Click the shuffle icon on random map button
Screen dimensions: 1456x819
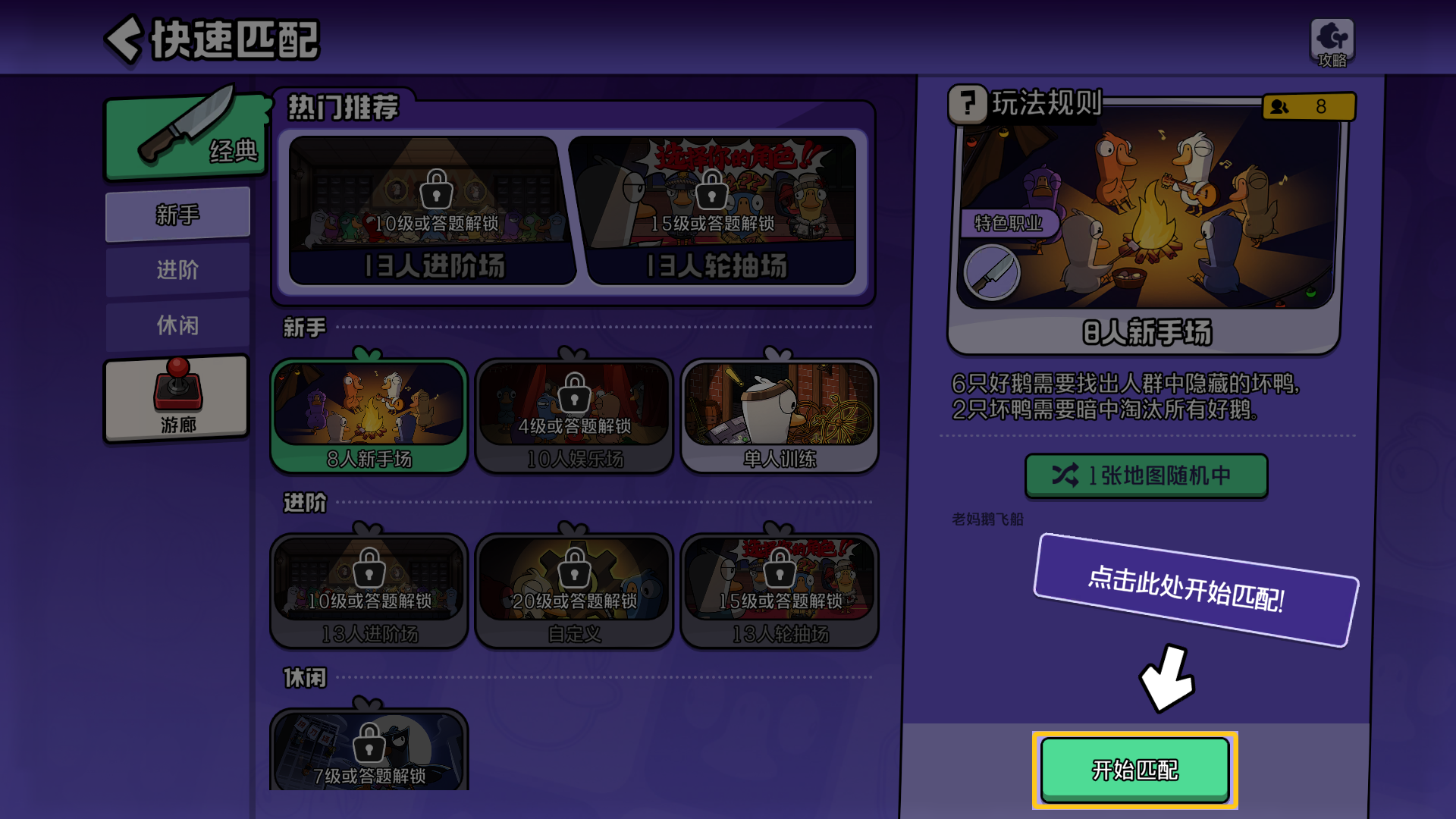pos(1065,475)
